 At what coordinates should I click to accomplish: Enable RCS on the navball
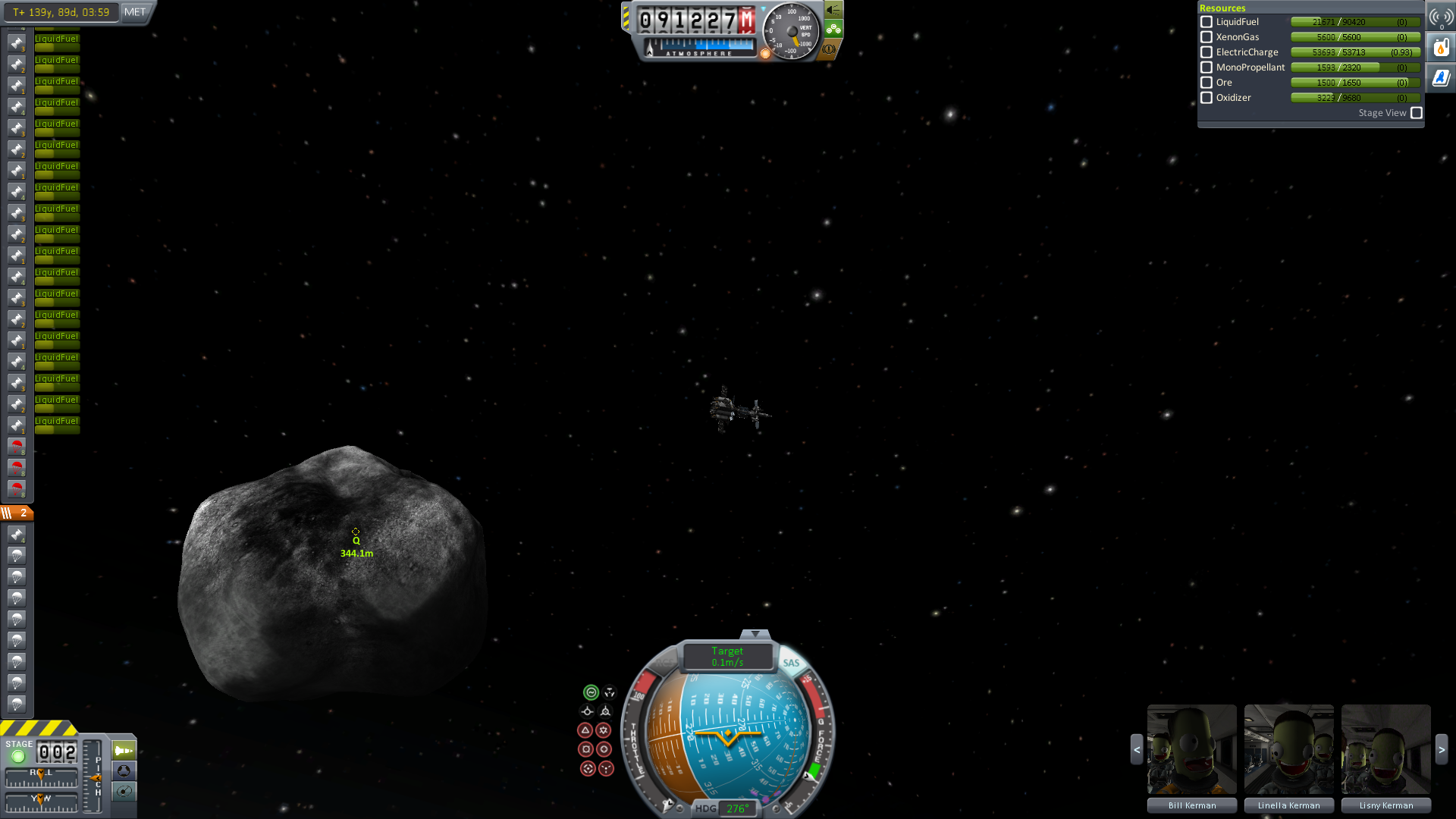coord(664,663)
